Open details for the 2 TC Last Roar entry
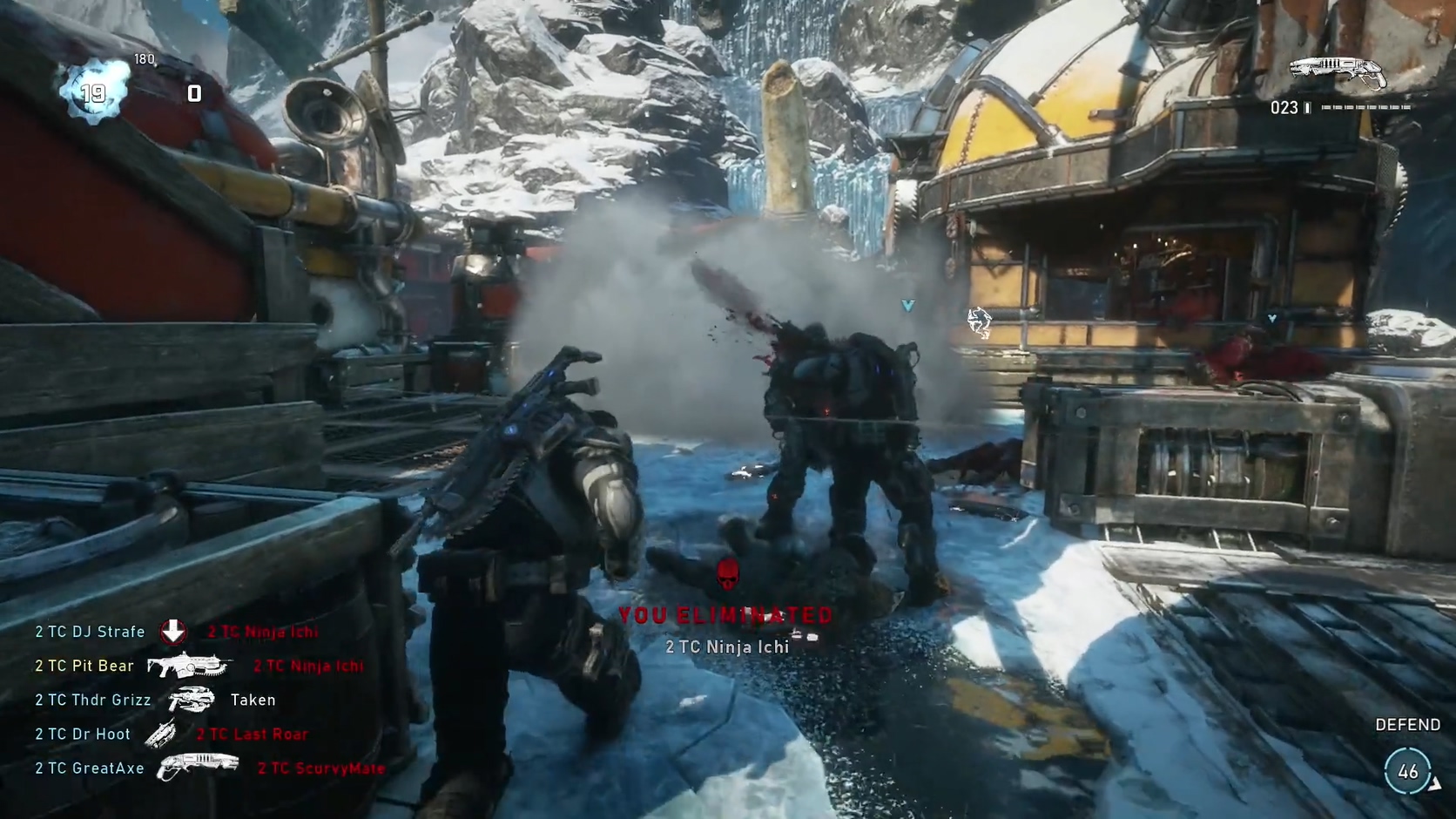Viewport: 1456px width, 819px height. point(252,734)
